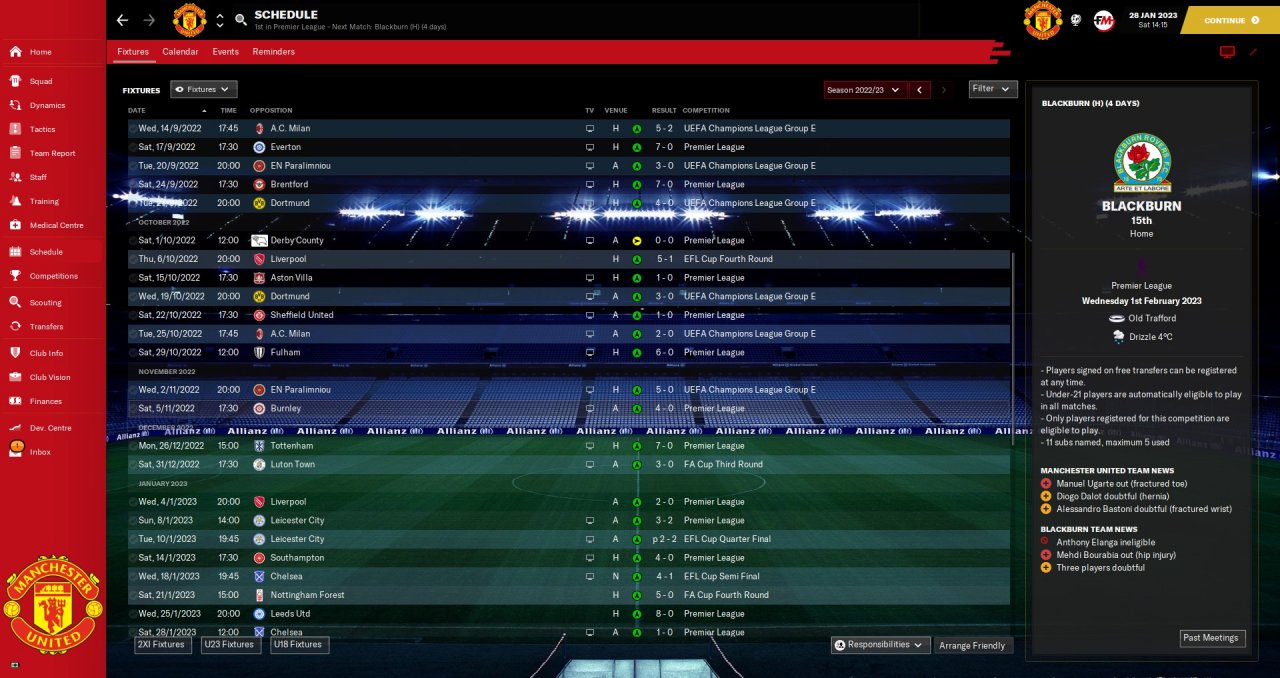Open the Finances menu entry
The image size is (1280, 678).
(45, 401)
